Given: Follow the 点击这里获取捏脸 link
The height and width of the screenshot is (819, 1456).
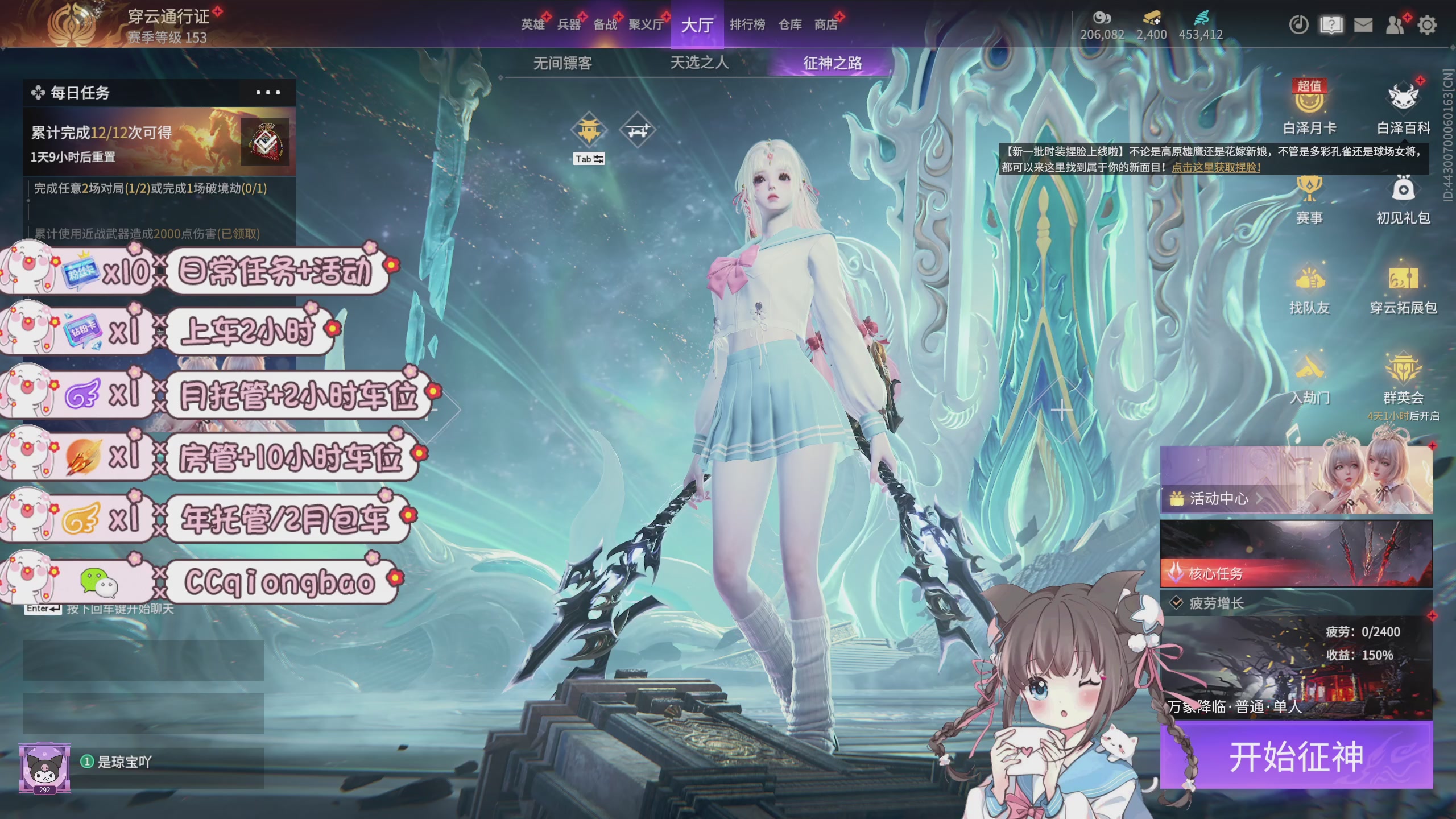Looking at the screenshot, I should point(1216,167).
